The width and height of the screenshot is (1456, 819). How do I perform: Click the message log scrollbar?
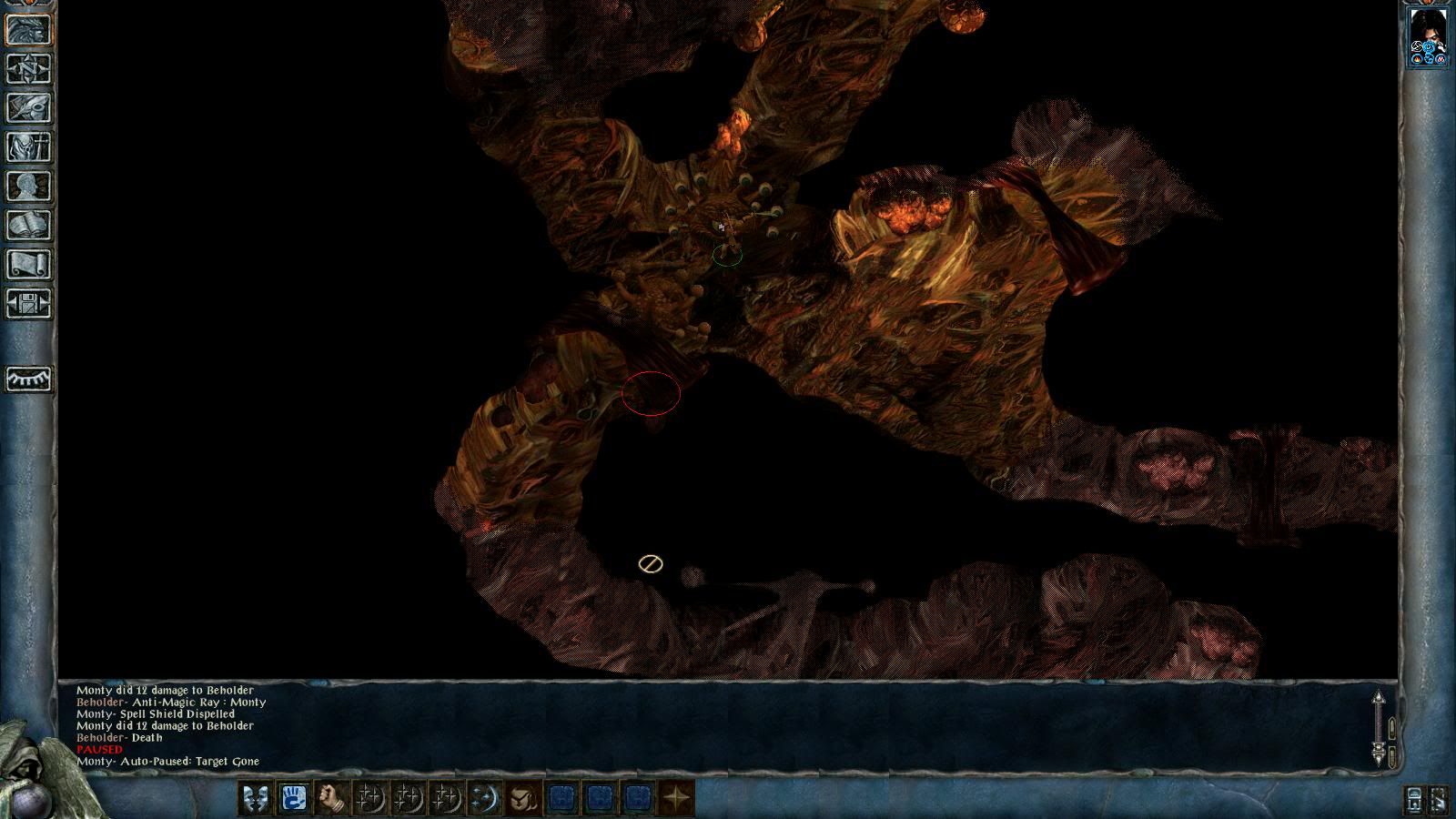[x=1380, y=728]
